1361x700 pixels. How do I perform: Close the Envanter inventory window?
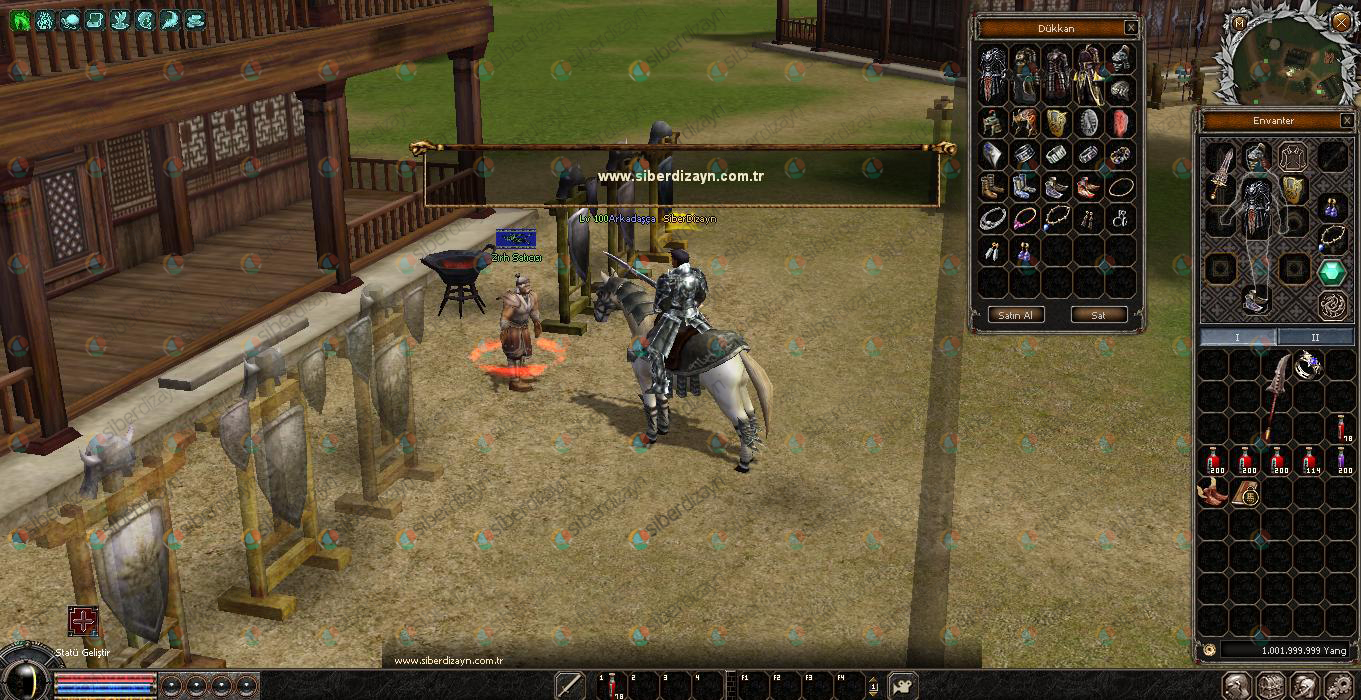[1346, 120]
